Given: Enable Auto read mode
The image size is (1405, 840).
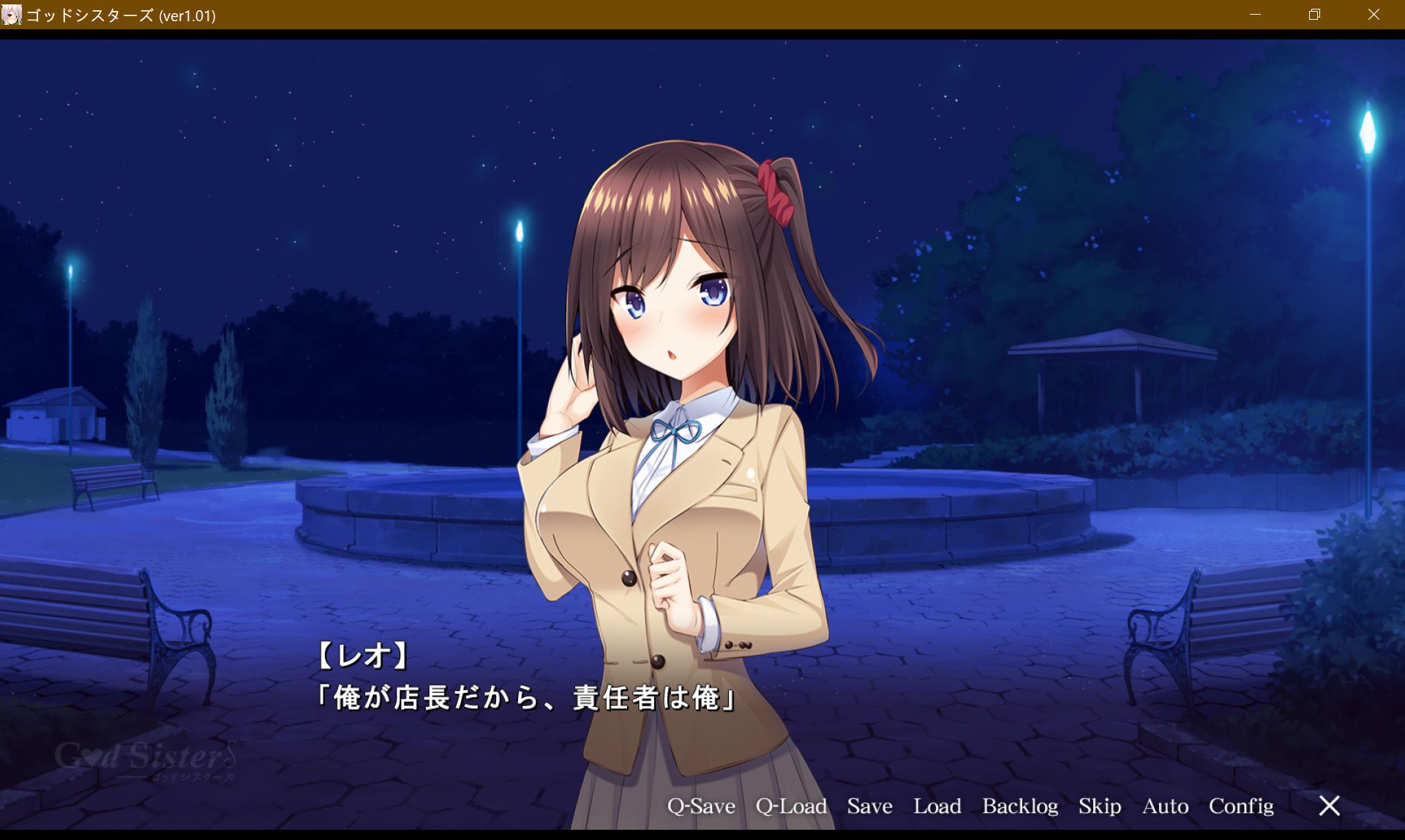Looking at the screenshot, I should coord(1164,806).
